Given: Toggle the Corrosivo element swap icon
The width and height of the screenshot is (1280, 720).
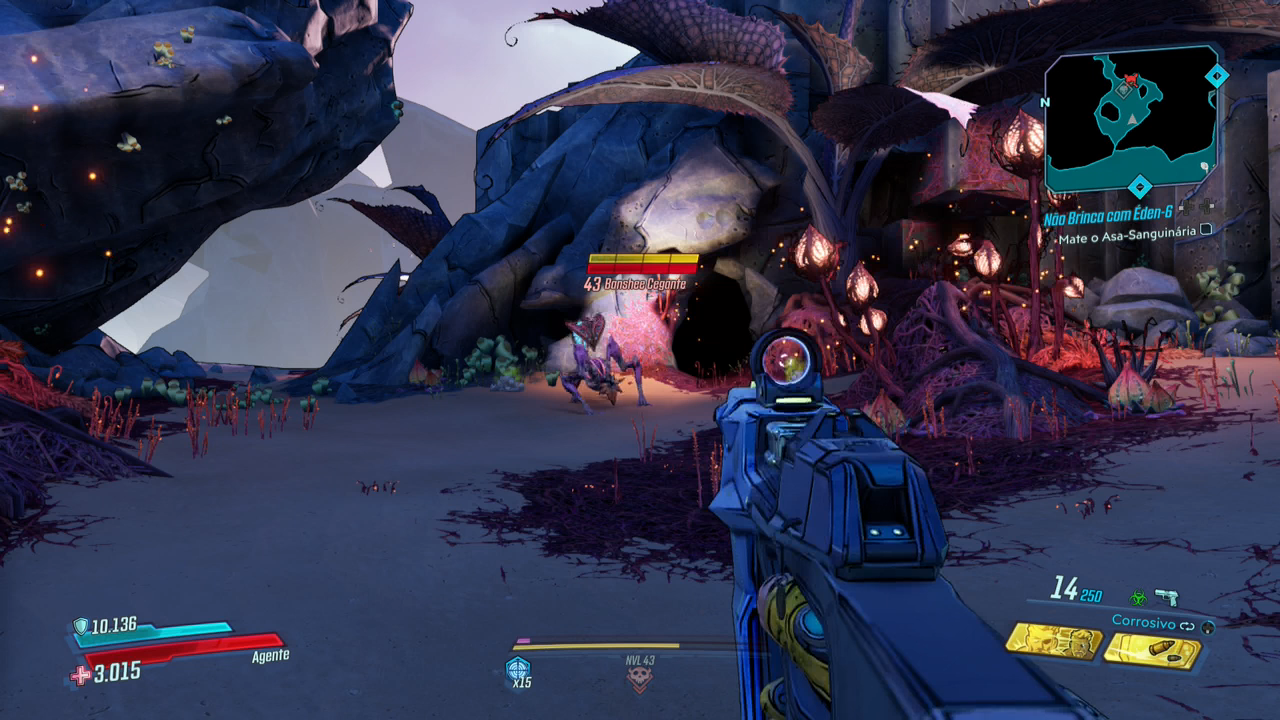Looking at the screenshot, I should [x=1188, y=625].
